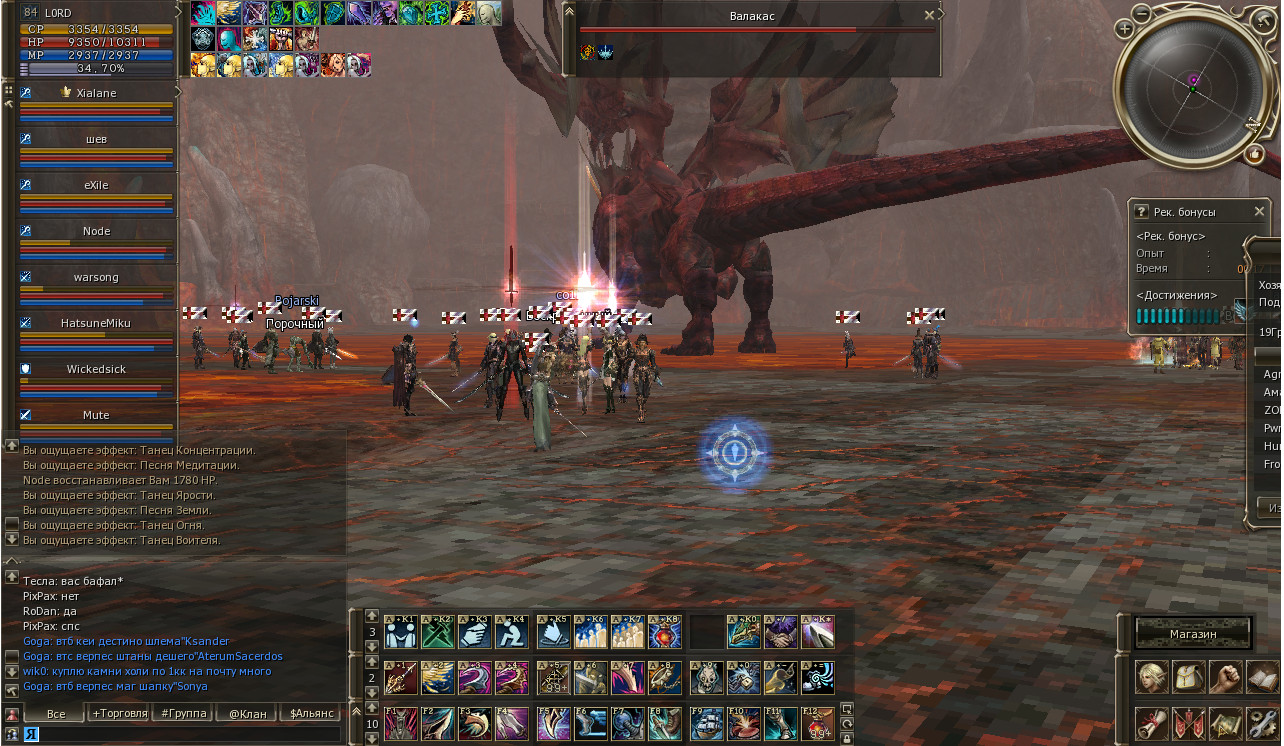Activate the F9 sailing ship skill

coord(705,724)
